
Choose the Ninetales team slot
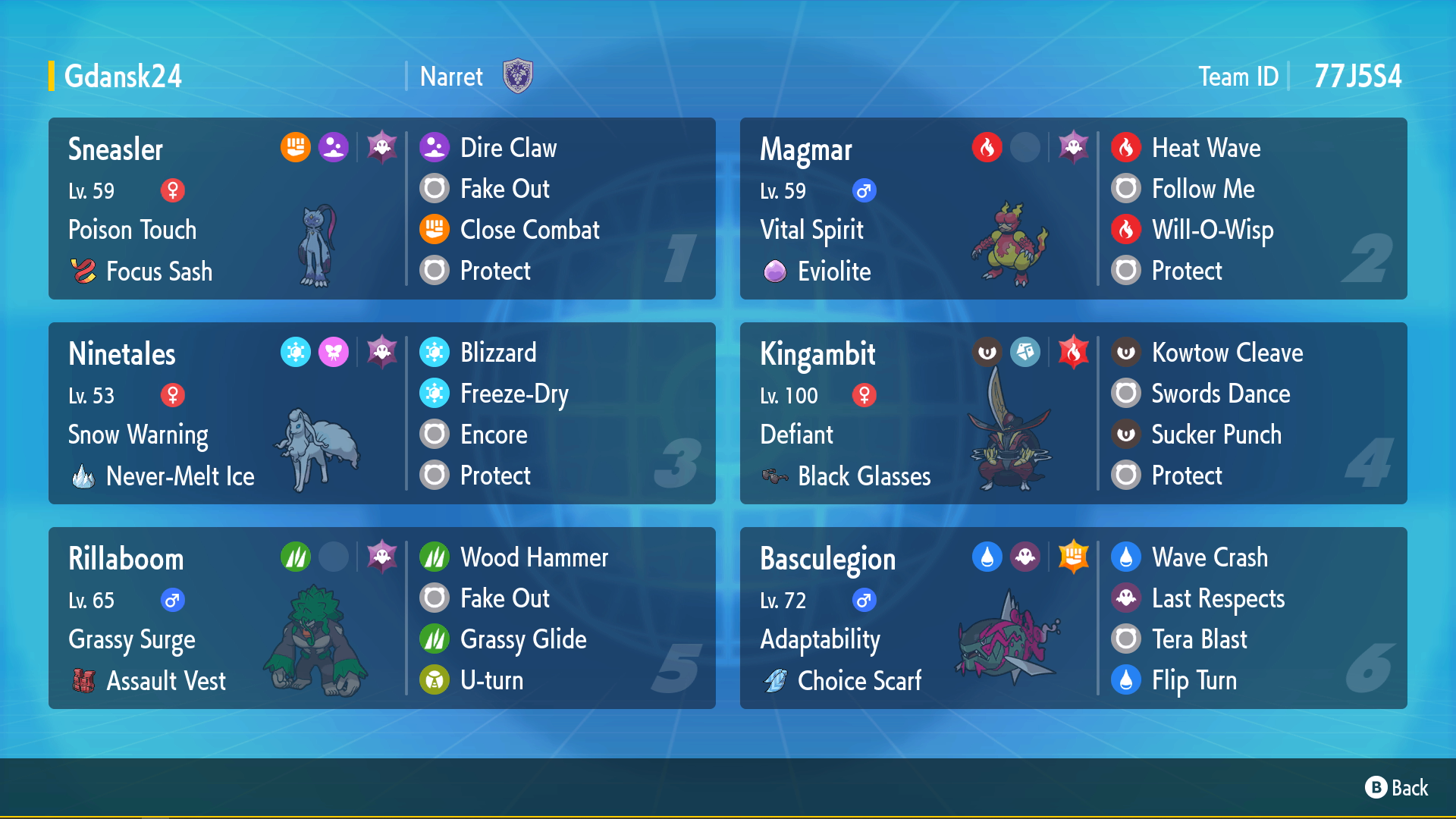pyautogui.click(x=227, y=413)
